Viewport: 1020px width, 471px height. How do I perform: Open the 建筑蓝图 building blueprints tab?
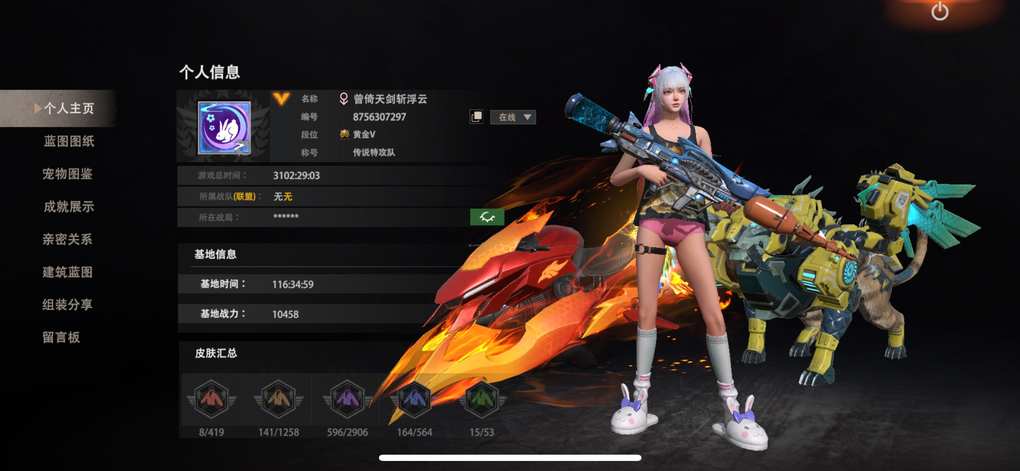point(68,272)
